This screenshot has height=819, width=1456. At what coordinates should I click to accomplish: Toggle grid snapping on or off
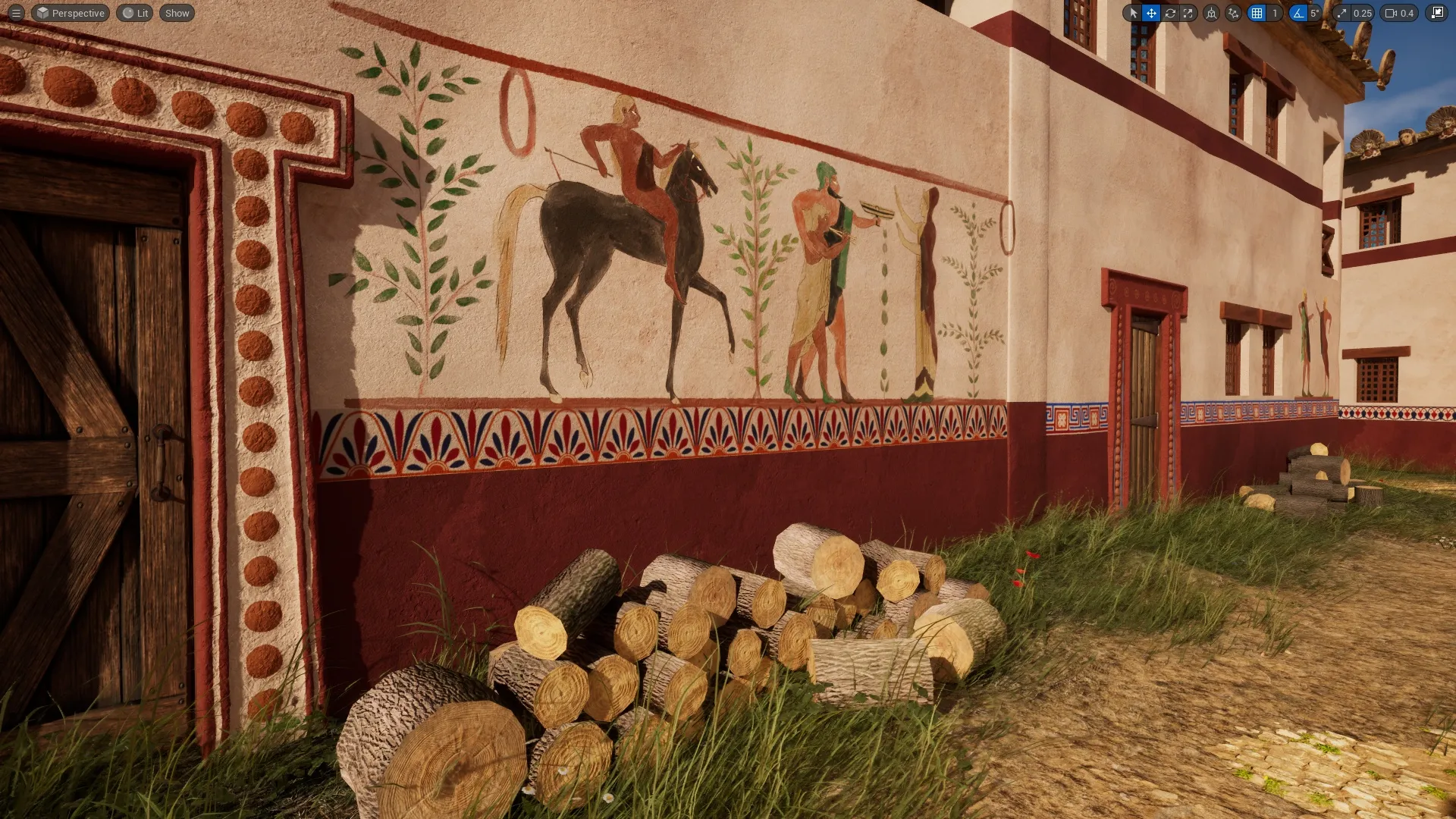click(1257, 13)
